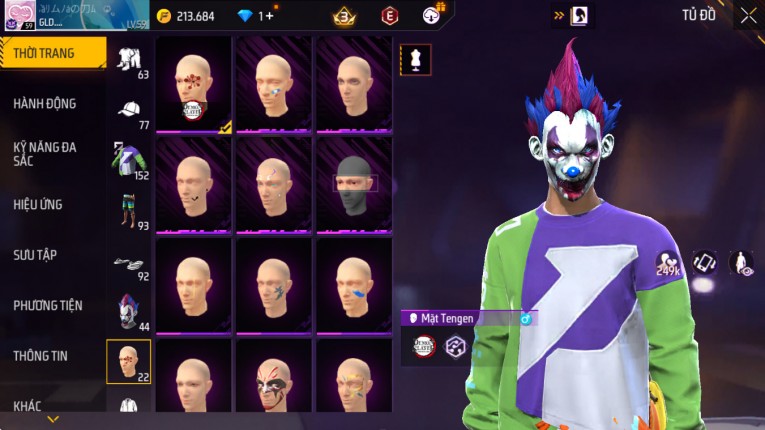Select the green and purple top category

point(129,161)
